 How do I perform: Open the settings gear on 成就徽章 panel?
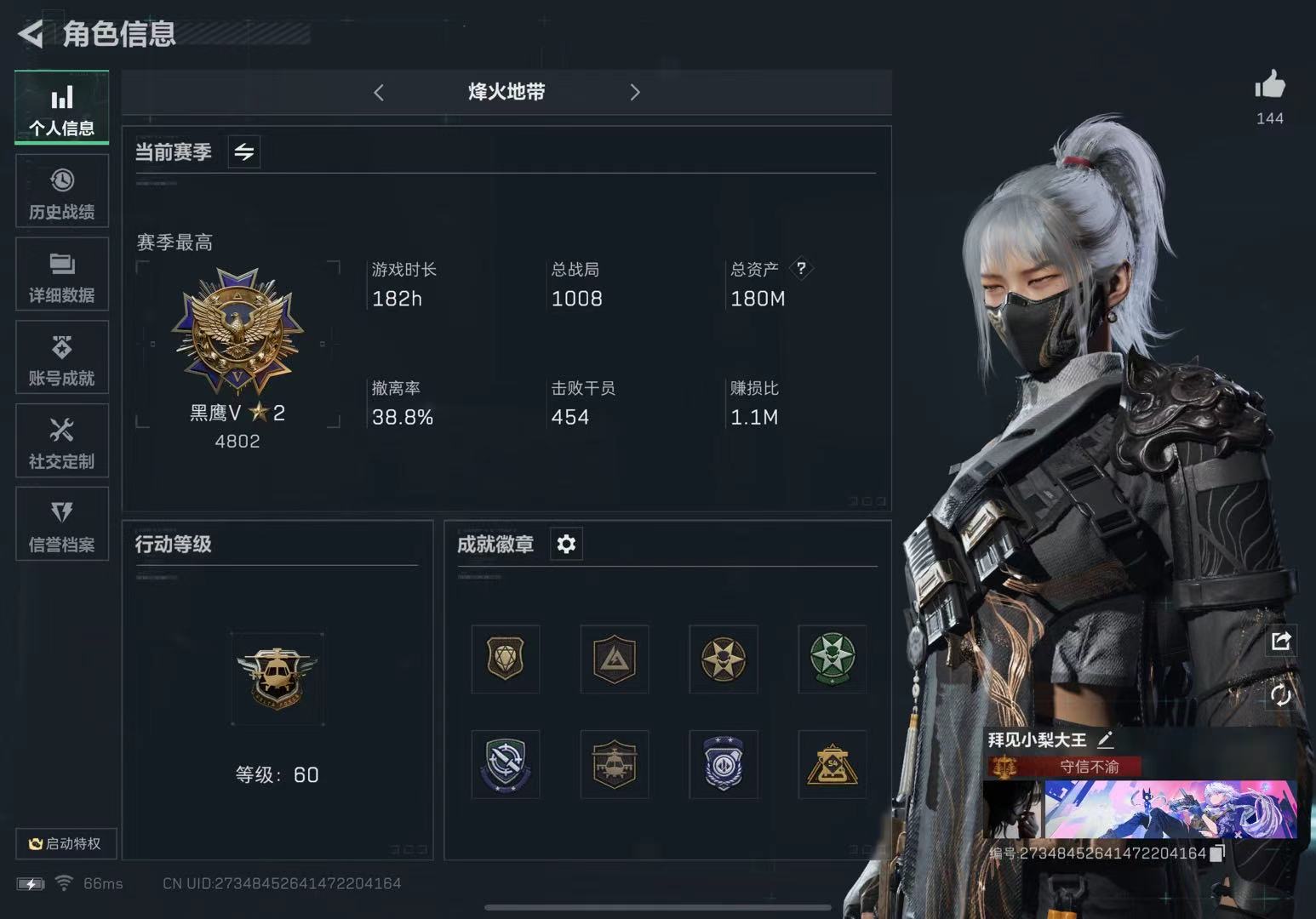565,544
